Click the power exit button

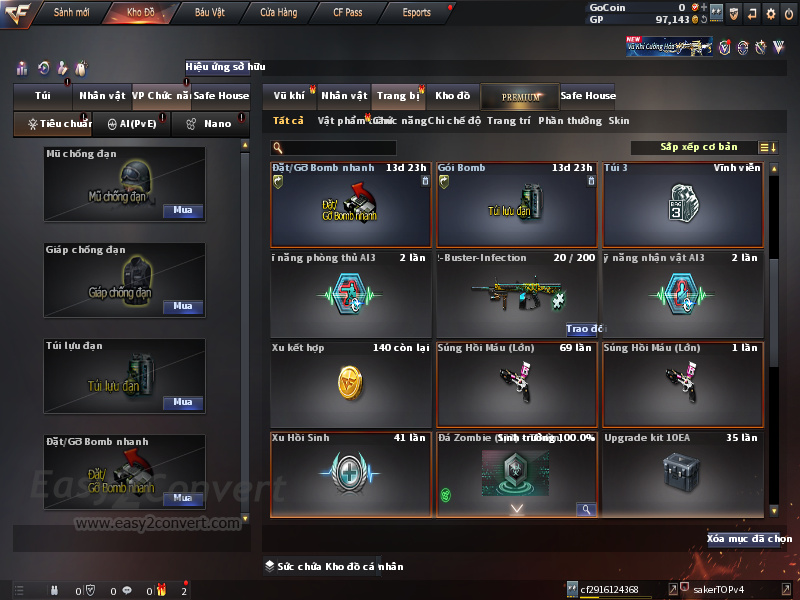[x=789, y=14]
